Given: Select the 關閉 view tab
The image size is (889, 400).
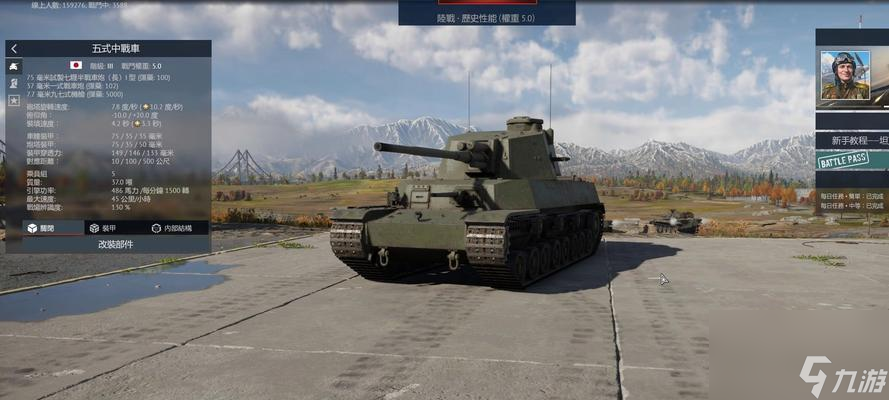Looking at the screenshot, I should pos(40,228).
